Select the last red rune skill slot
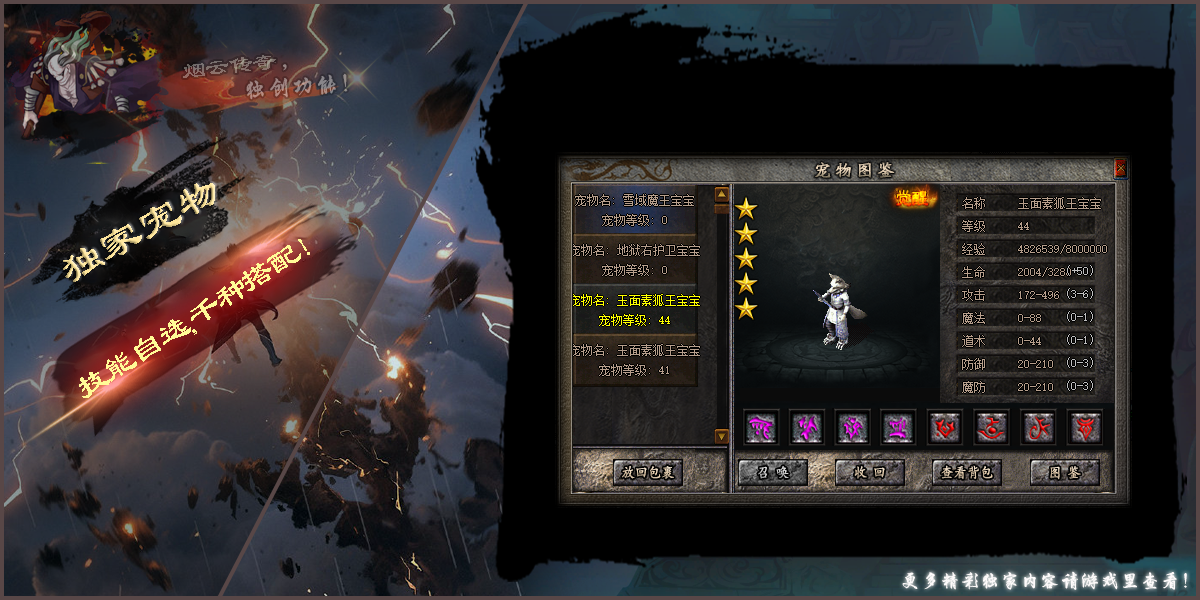1200x600 pixels. [1083, 427]
